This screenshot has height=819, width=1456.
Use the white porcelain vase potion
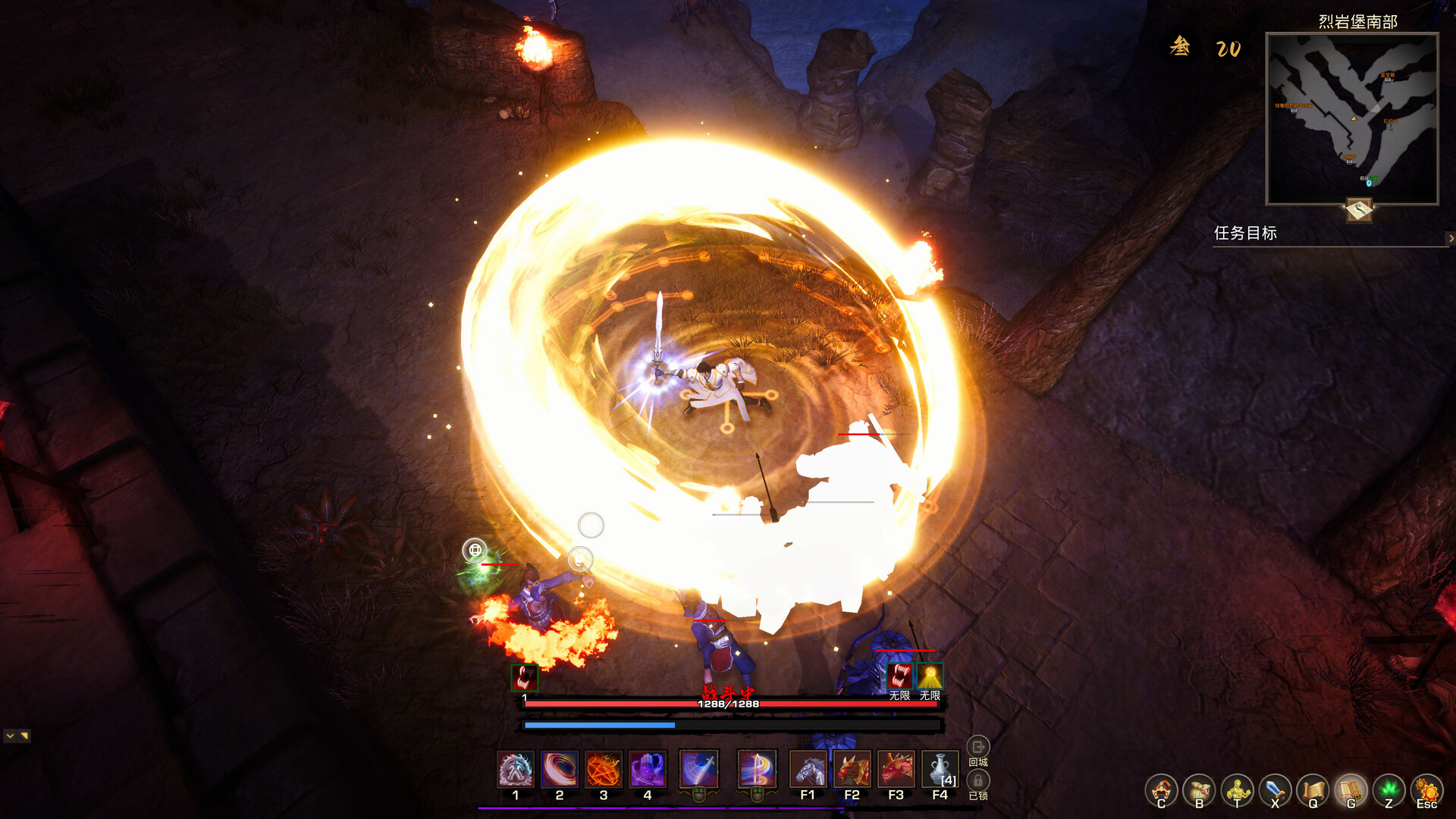pos(940,770)
